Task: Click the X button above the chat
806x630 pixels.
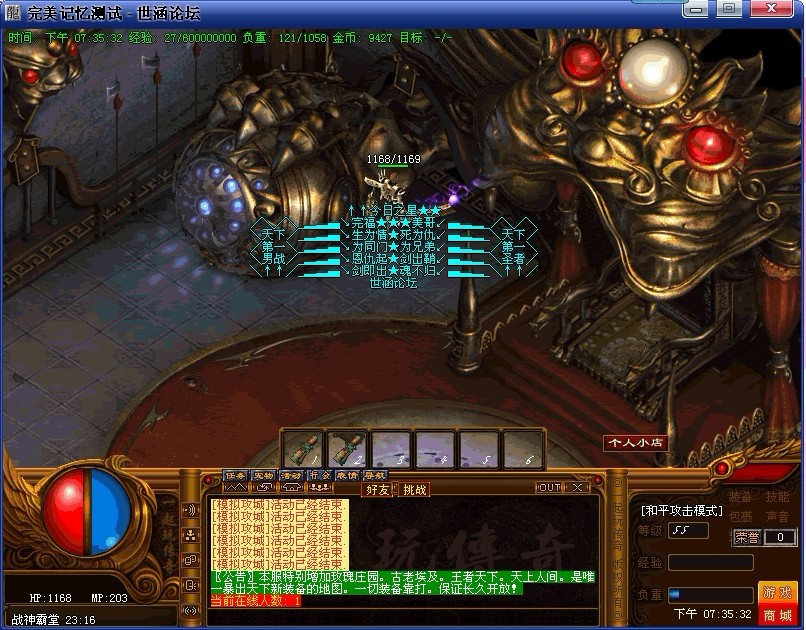Action: pos(578,487)
